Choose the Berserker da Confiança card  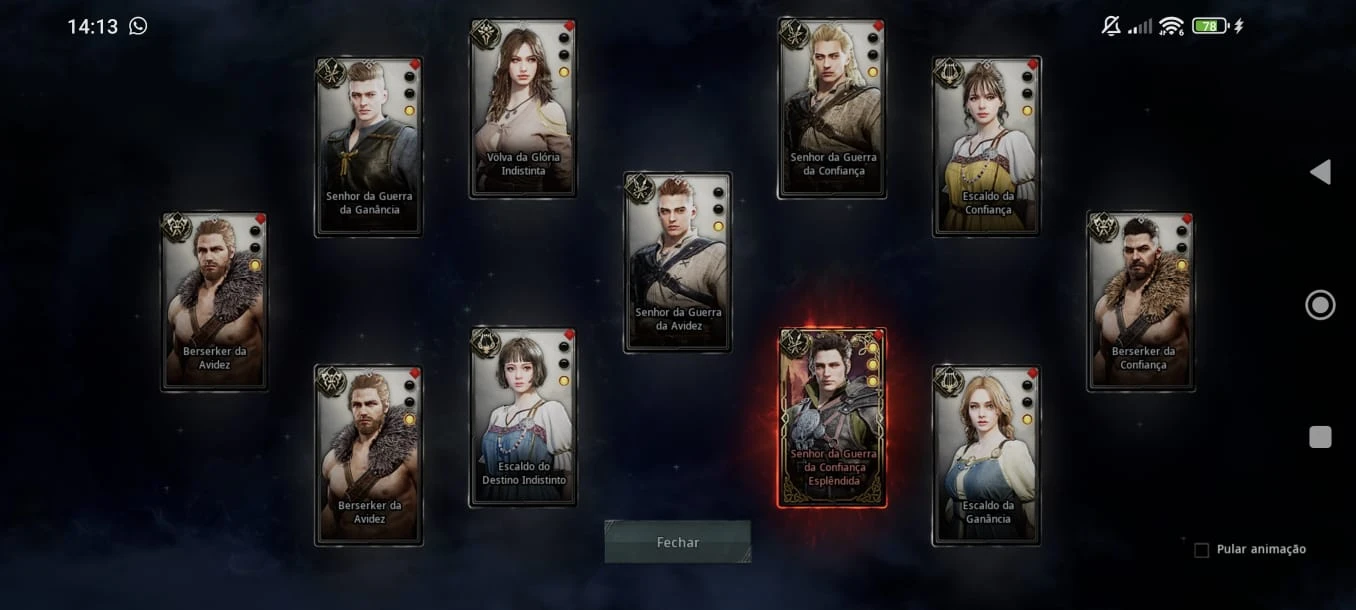1141,301
